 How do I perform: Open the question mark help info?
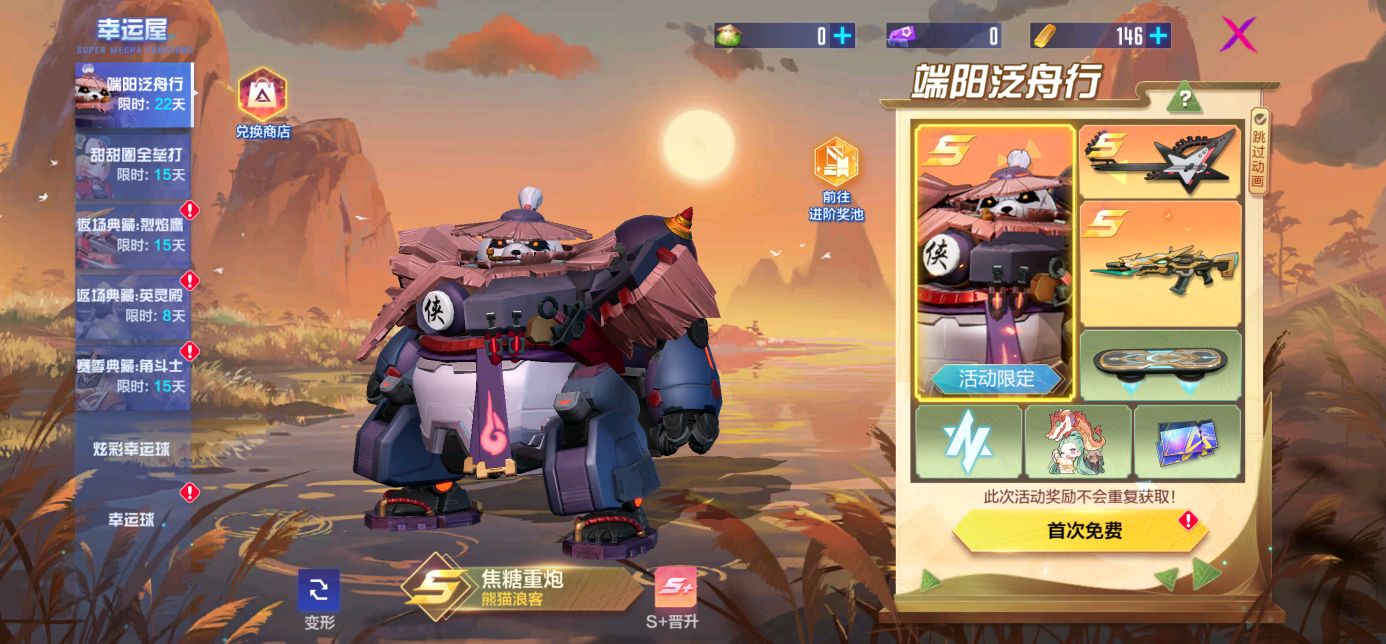(x=1185, y=99)
